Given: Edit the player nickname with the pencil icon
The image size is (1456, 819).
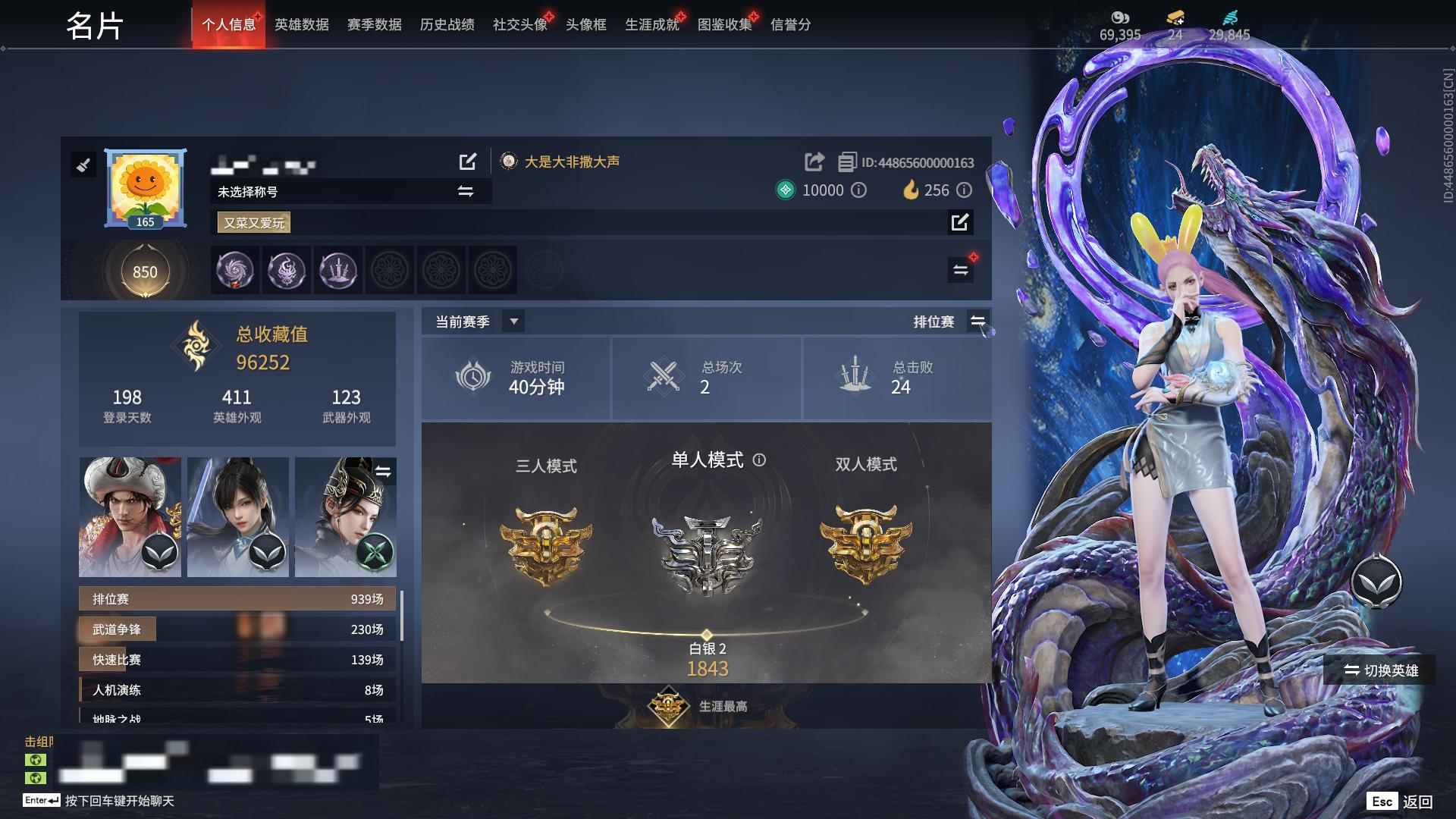Looking at the screenshot, I should [x=468, y=162].
